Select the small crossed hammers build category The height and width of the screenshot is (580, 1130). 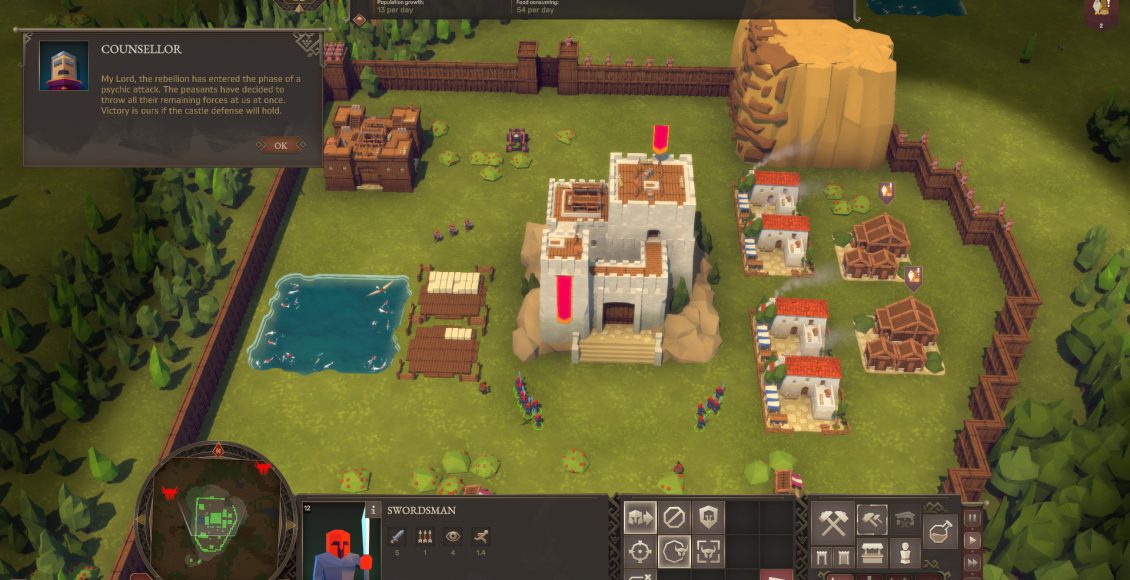click(x=872, y=518)
